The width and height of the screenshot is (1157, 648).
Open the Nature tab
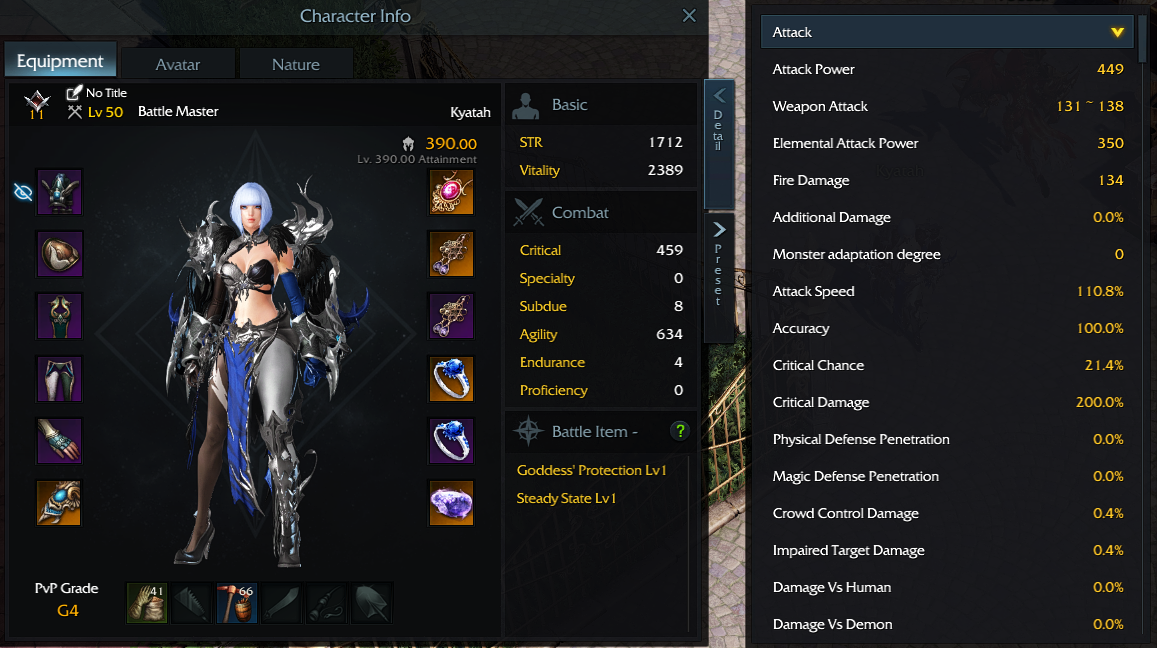(295, 64)
